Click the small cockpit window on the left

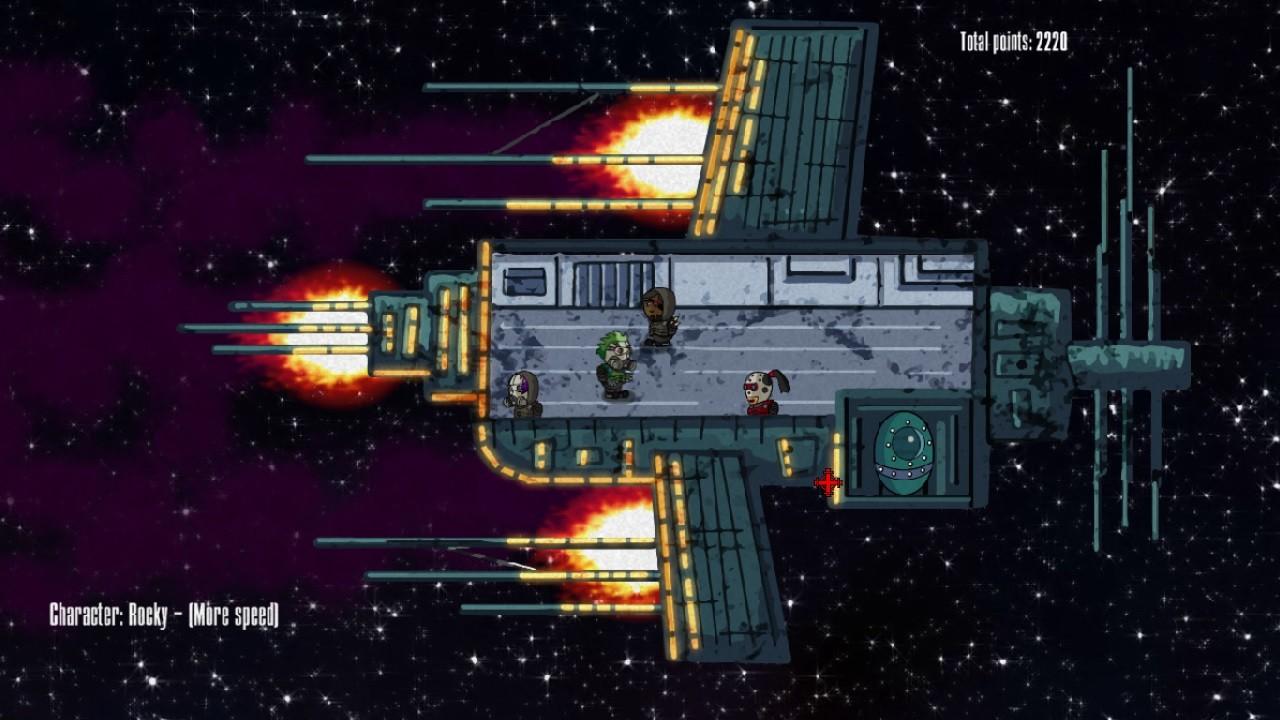point(524,282)
